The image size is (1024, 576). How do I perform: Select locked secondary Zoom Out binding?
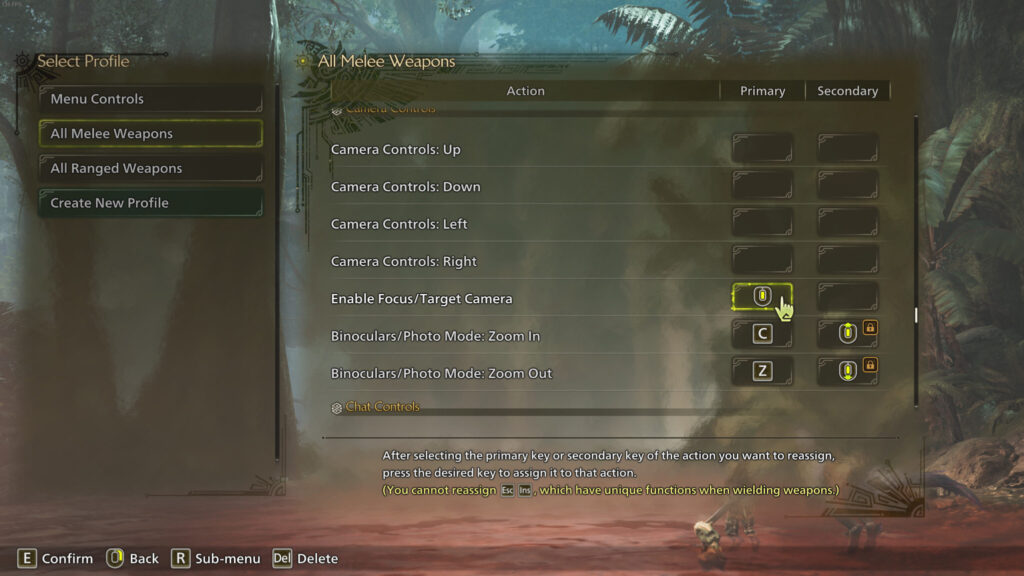(848, 372)
